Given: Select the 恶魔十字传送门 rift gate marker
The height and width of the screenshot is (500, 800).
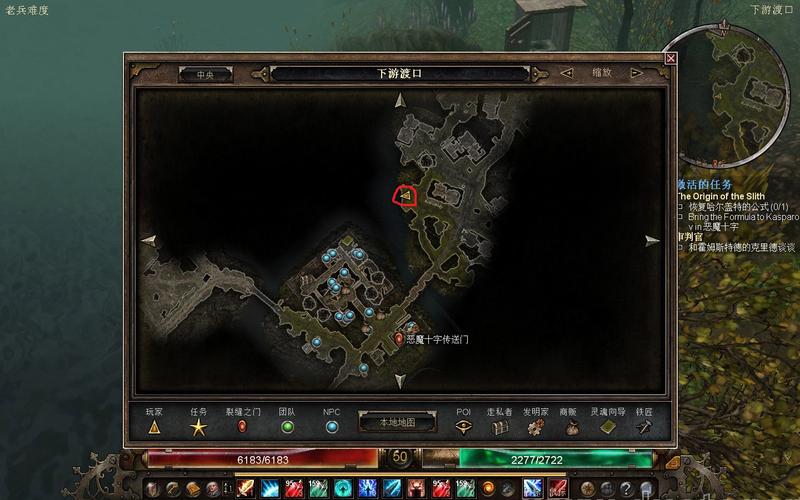Looking at the screenshot, I should click(399, 340).
